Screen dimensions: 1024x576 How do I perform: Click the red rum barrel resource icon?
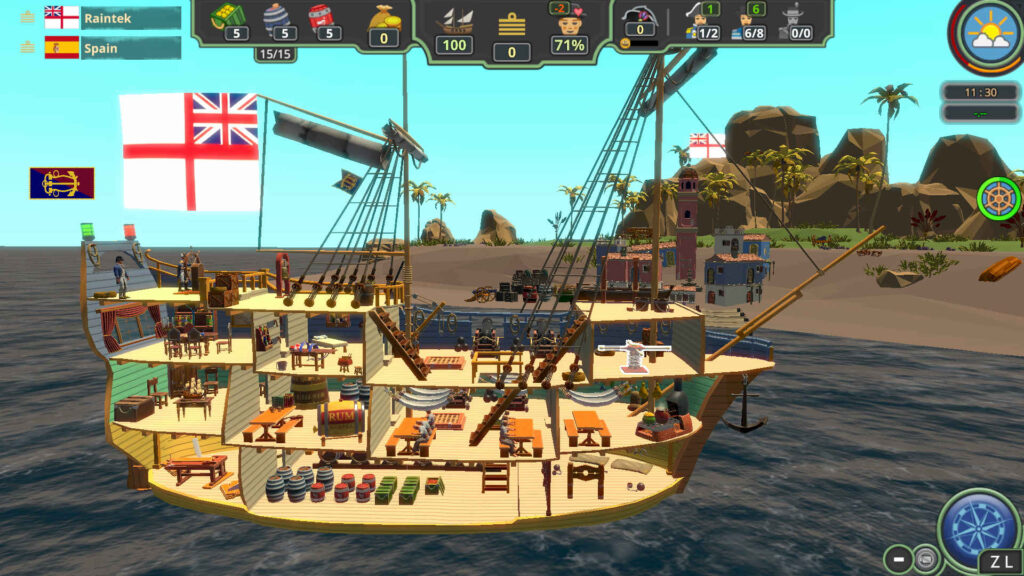coord(322,17)
